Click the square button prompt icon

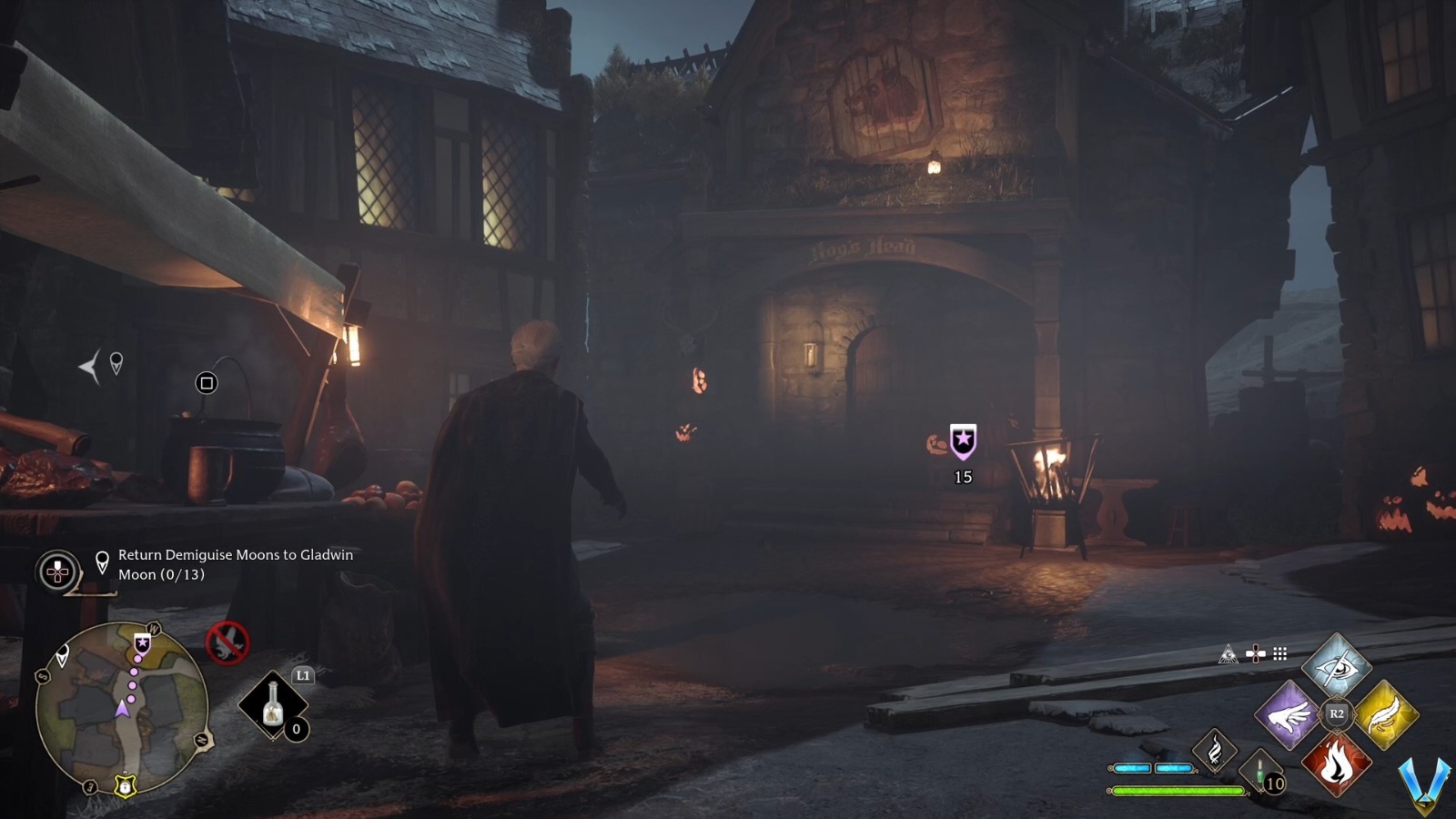(207, 381)
